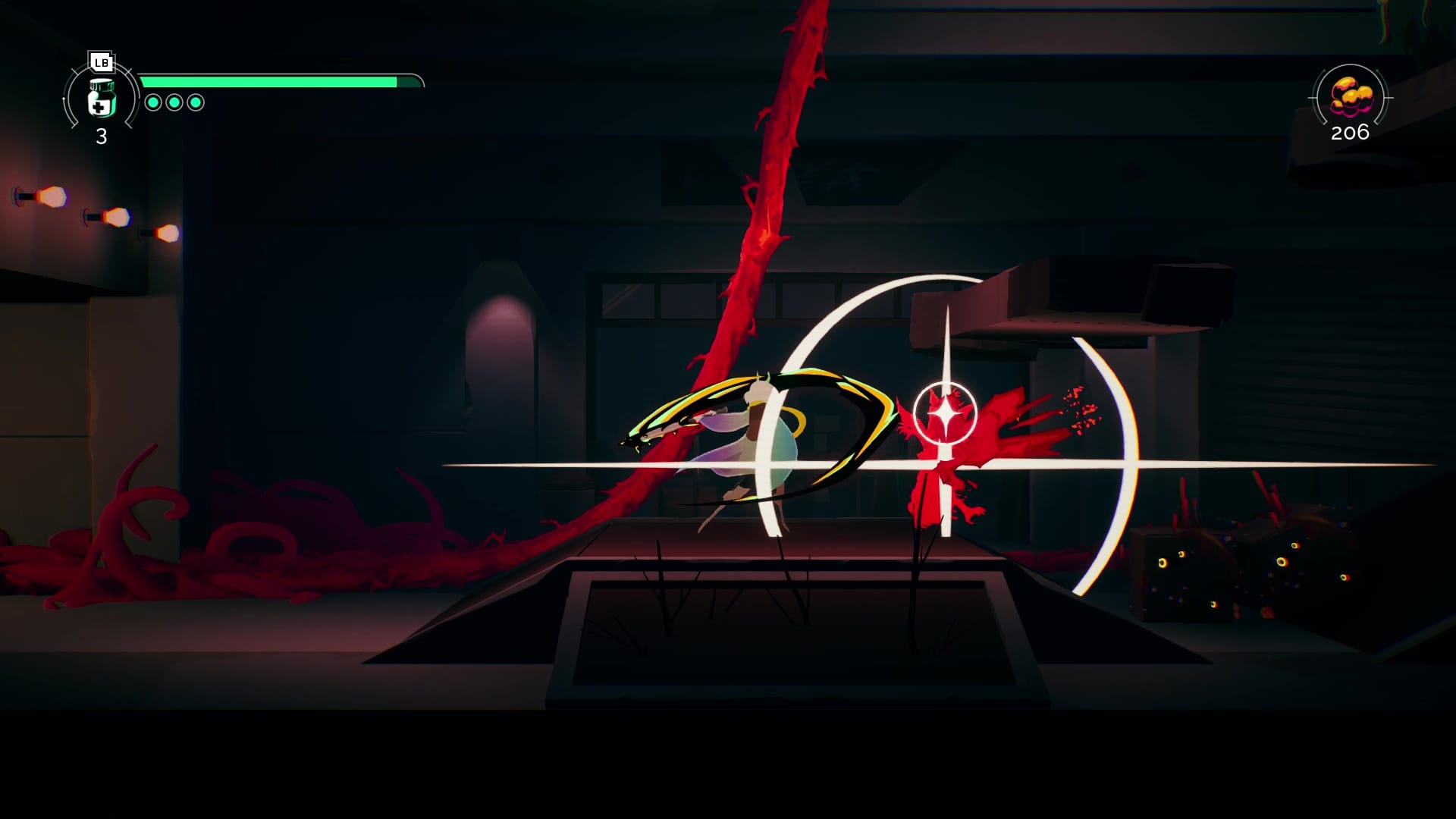Use the healing flask icon

pyautogui.click(x=101, y=99)
